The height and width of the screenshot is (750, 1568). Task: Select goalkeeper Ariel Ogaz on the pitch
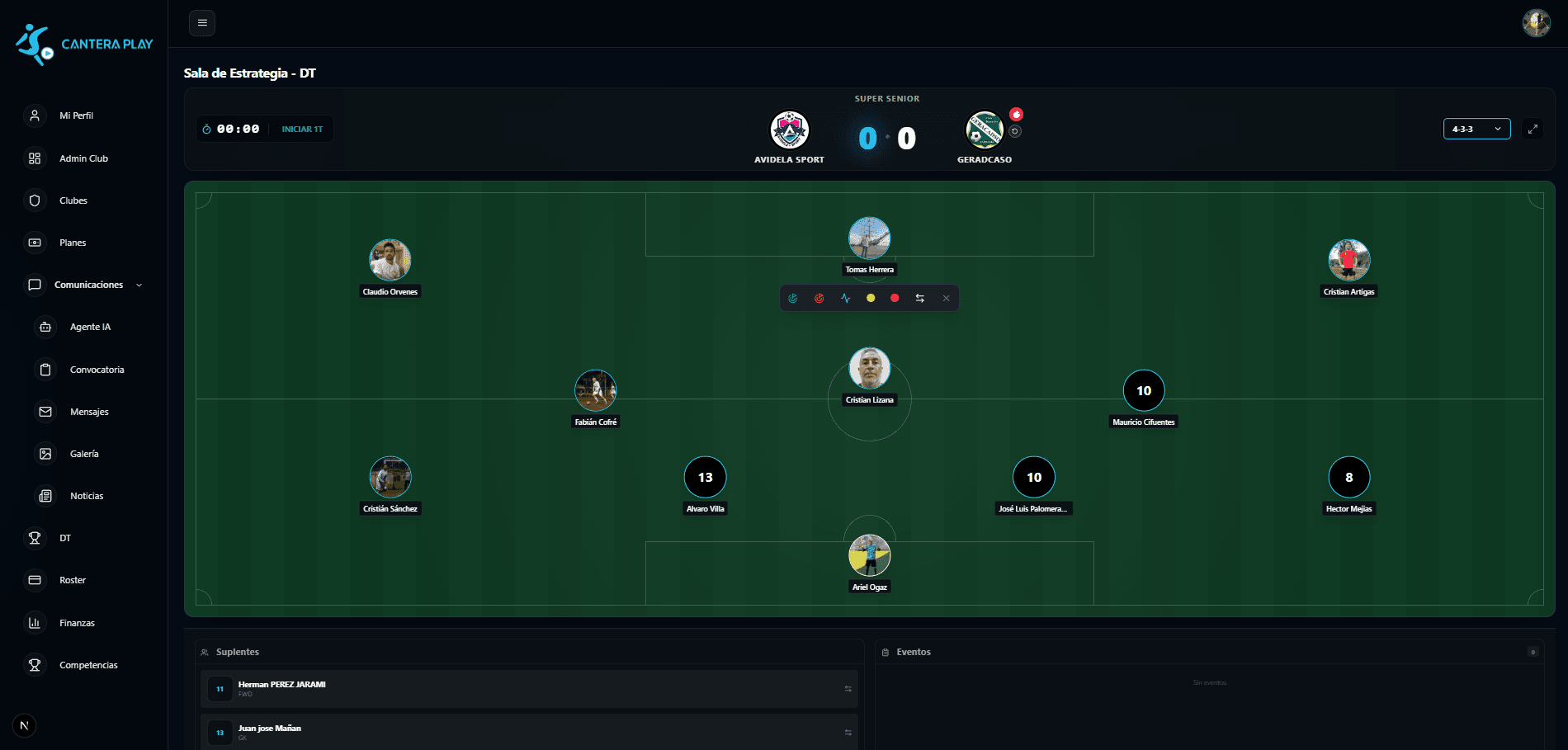click(869, 556)
